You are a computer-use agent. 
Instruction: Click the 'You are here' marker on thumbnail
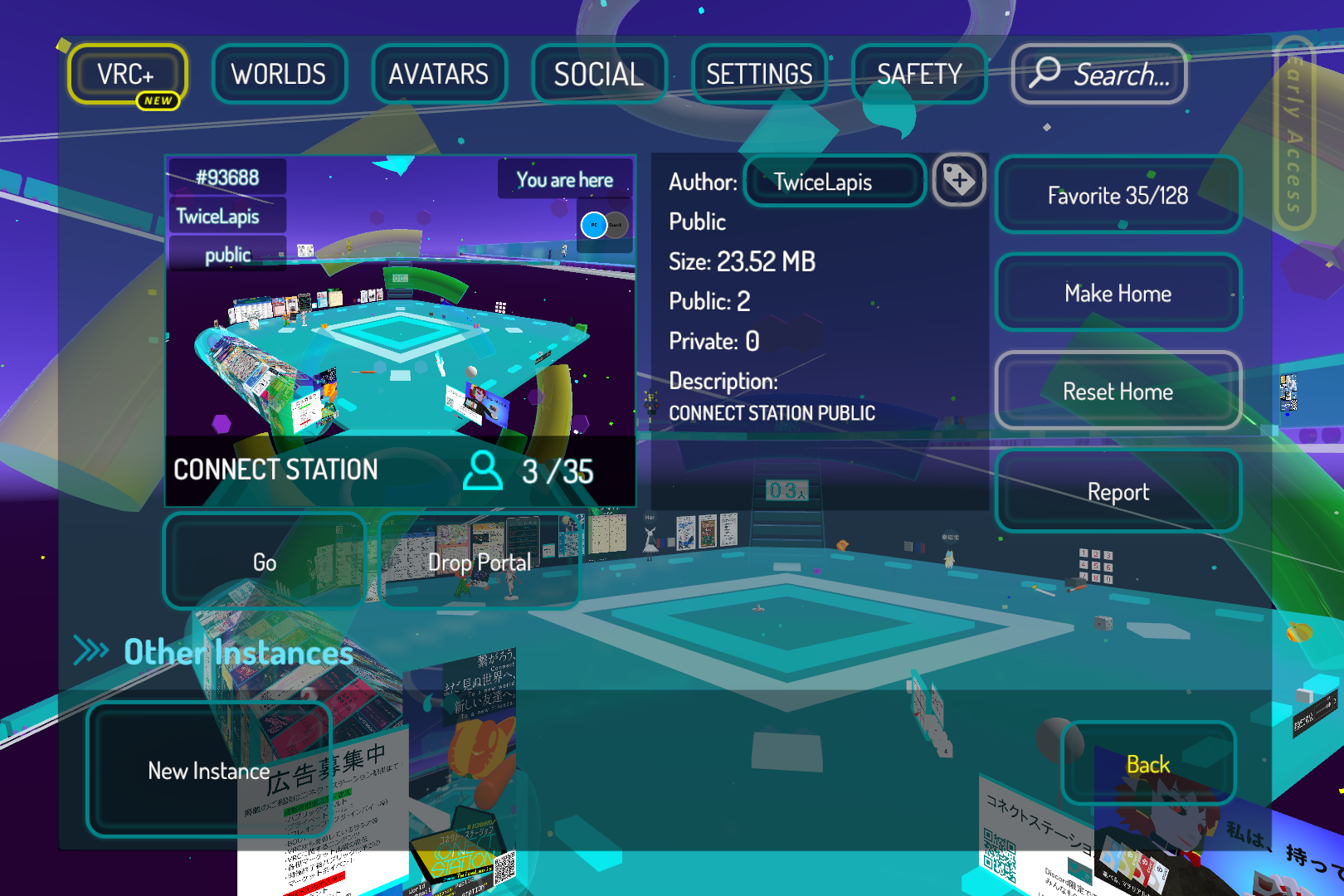(564, 179)
